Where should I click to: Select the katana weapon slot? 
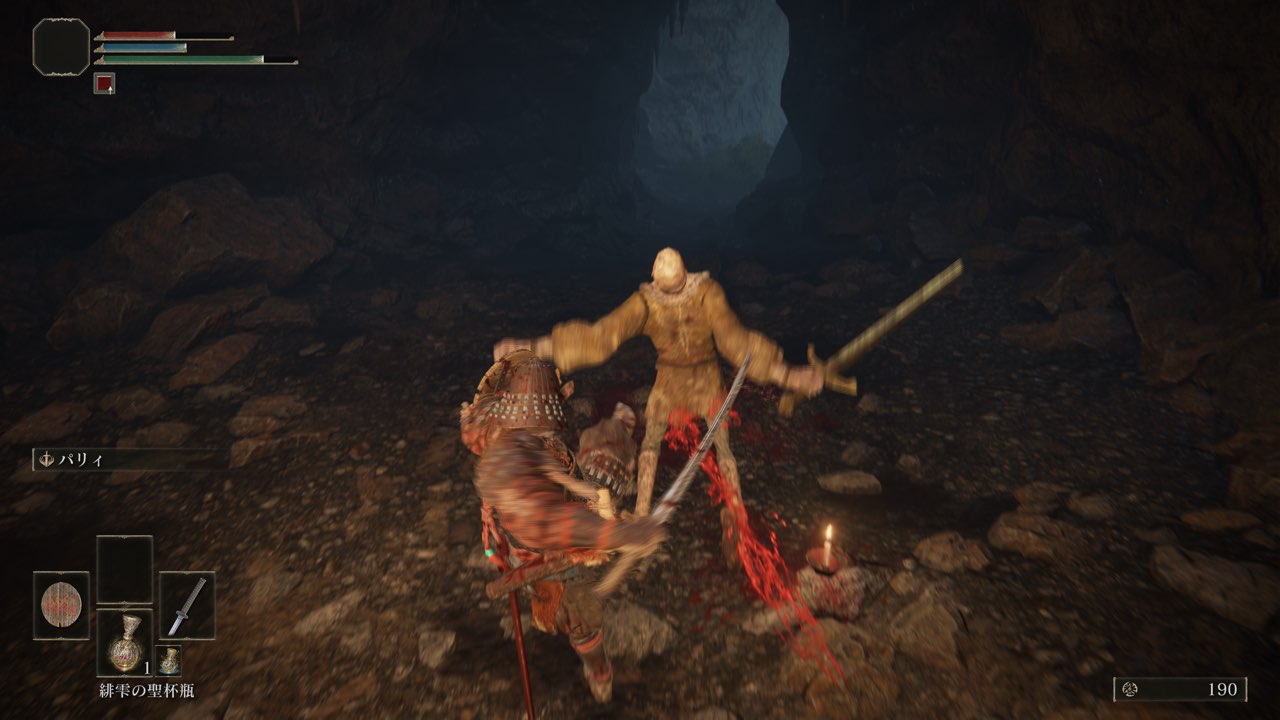187,605
